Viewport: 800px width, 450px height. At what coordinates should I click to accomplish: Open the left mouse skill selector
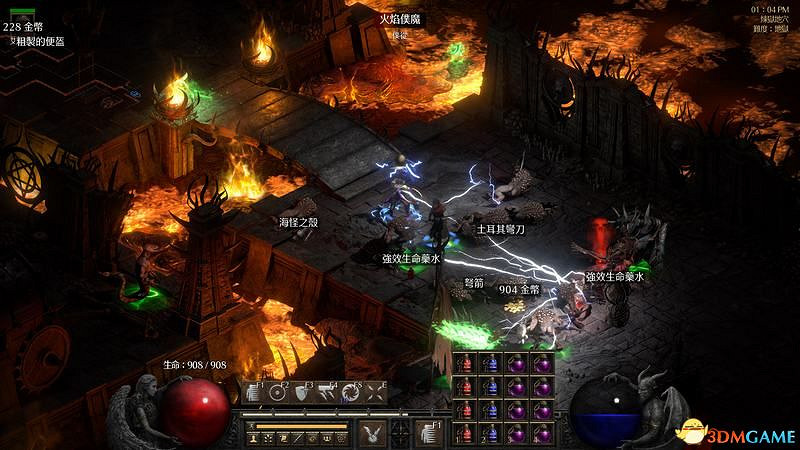372,432
